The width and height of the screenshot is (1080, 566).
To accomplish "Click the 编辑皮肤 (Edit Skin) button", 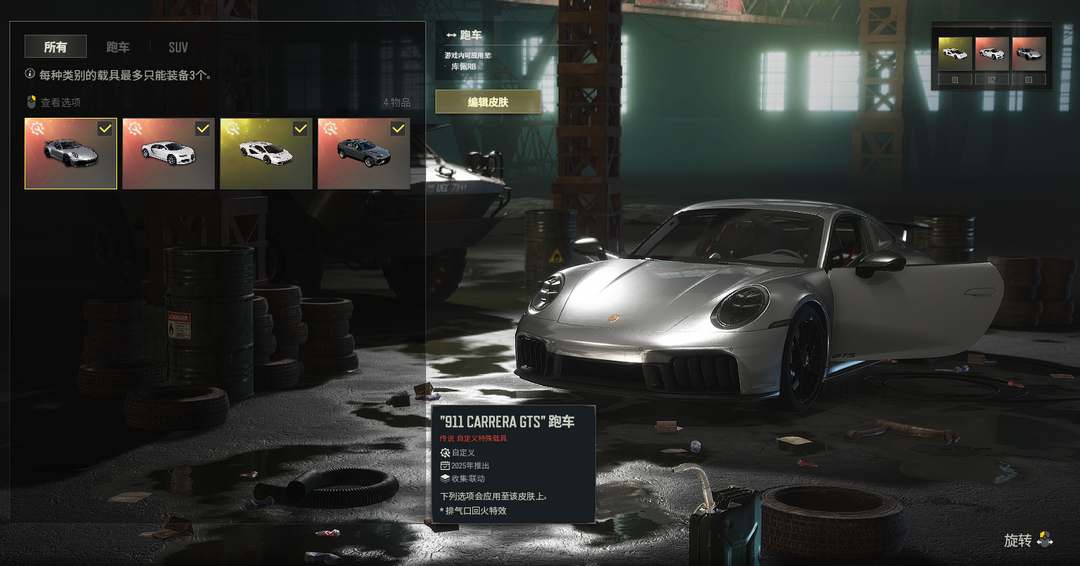I will 488,102.
